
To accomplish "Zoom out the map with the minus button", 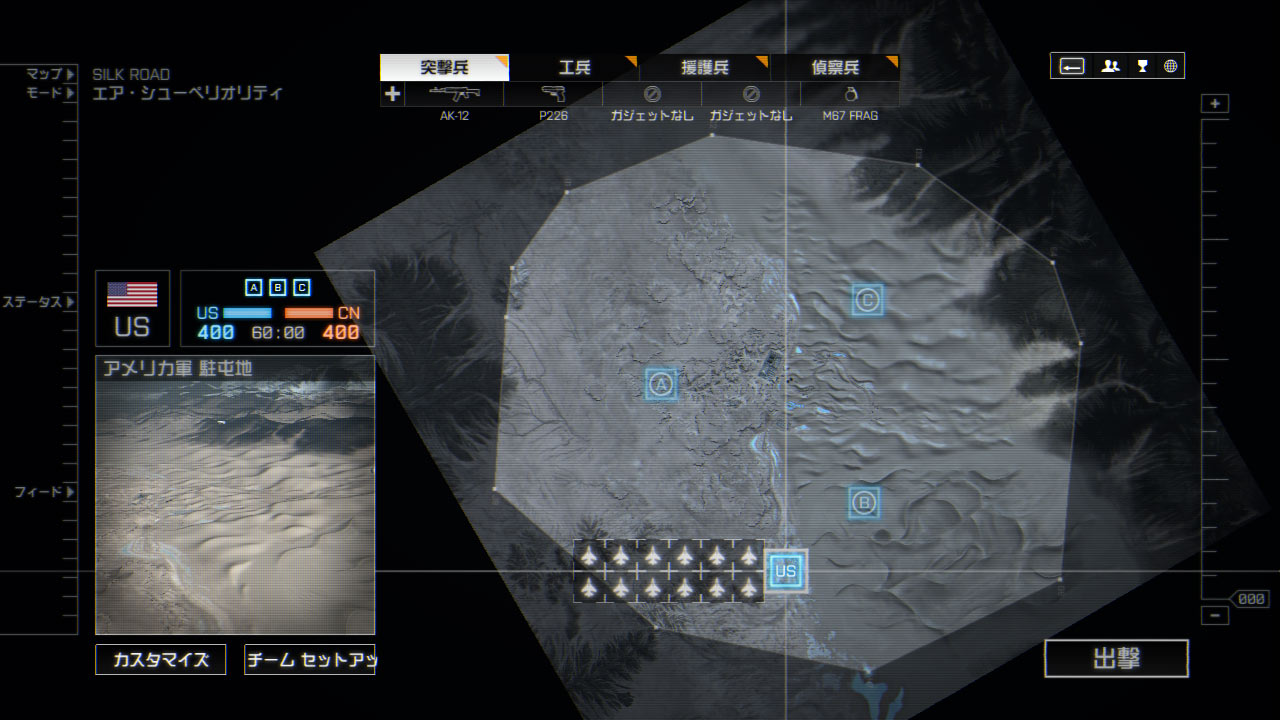I will (x=1215, y=616).
